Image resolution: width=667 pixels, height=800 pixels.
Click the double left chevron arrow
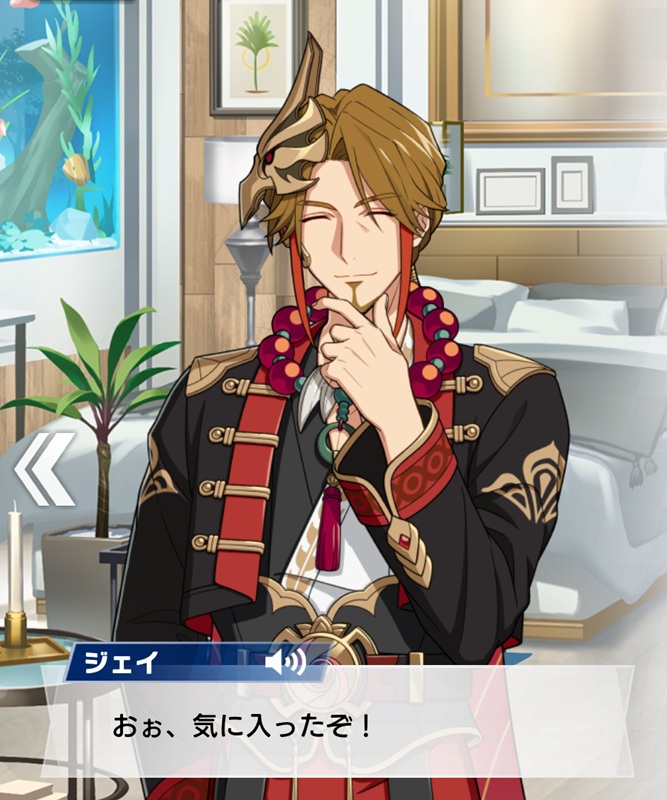coord(45,468)
